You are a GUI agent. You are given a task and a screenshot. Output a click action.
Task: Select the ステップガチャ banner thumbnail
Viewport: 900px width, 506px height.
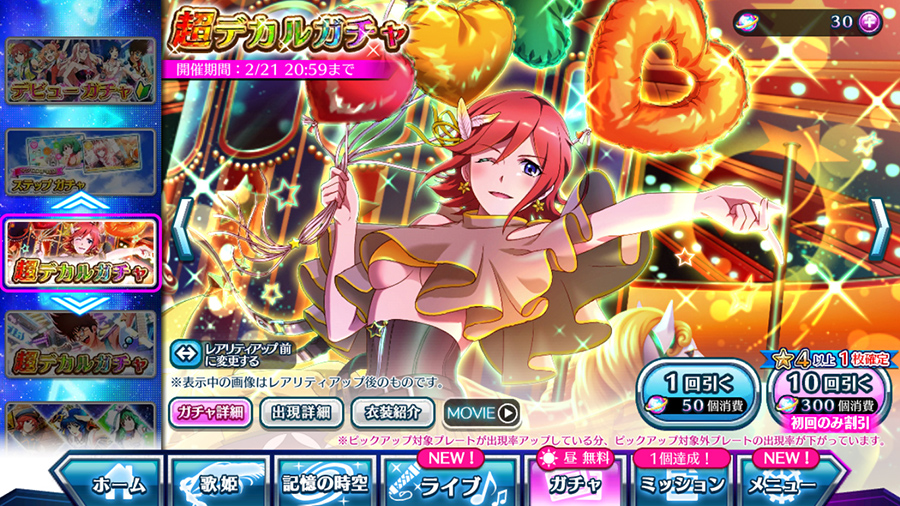(81, 162)
